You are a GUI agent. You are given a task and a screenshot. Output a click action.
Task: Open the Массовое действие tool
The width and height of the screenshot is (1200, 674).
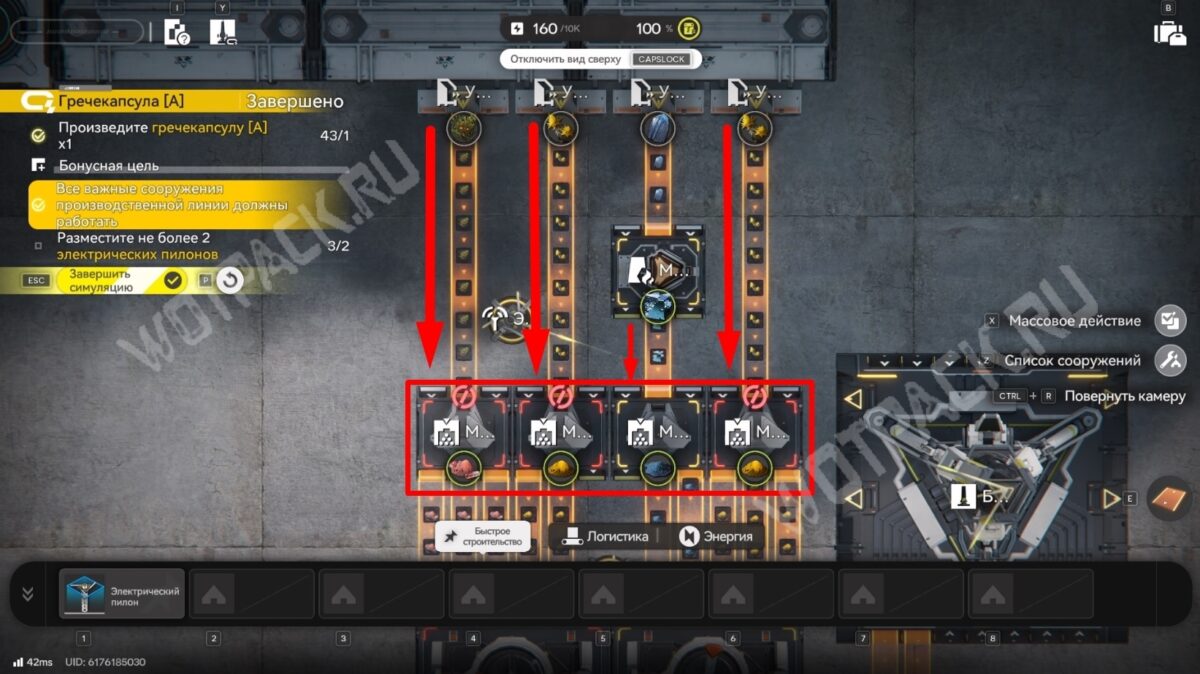tap(1169, 321)
